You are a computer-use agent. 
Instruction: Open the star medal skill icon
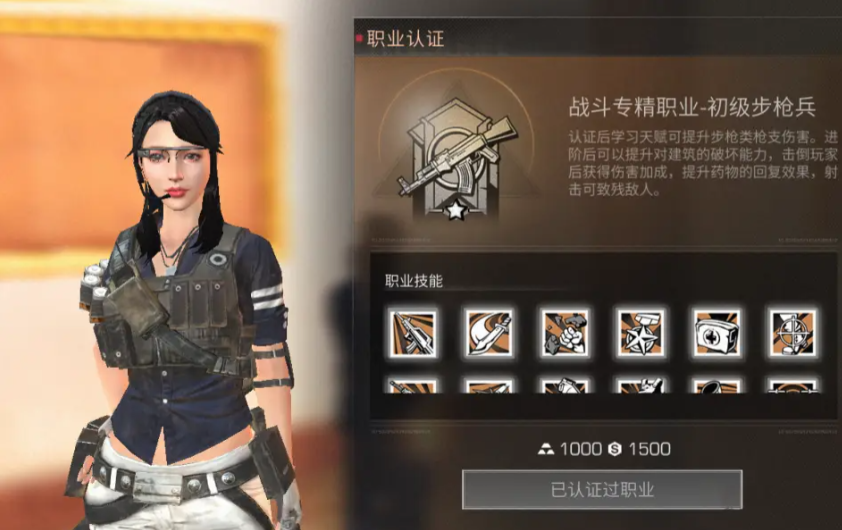tap(641, 333)
